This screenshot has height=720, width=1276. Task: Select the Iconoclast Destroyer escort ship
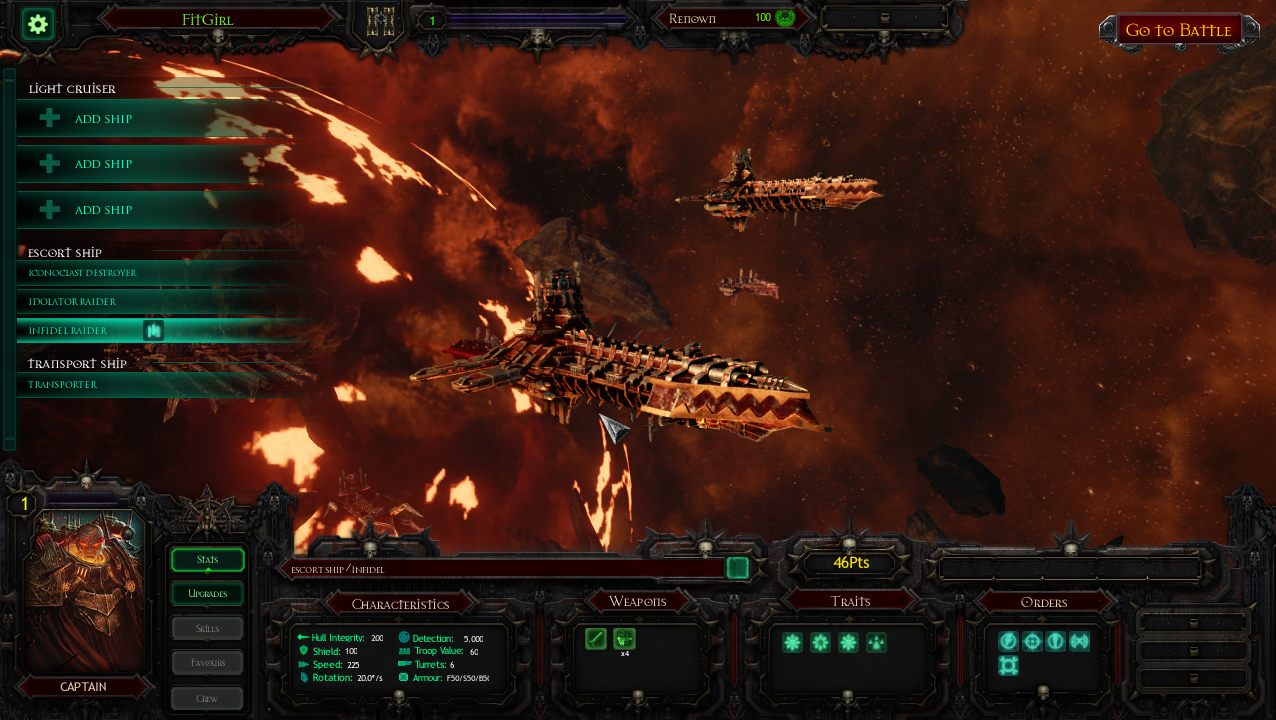[x=84, y=273]
